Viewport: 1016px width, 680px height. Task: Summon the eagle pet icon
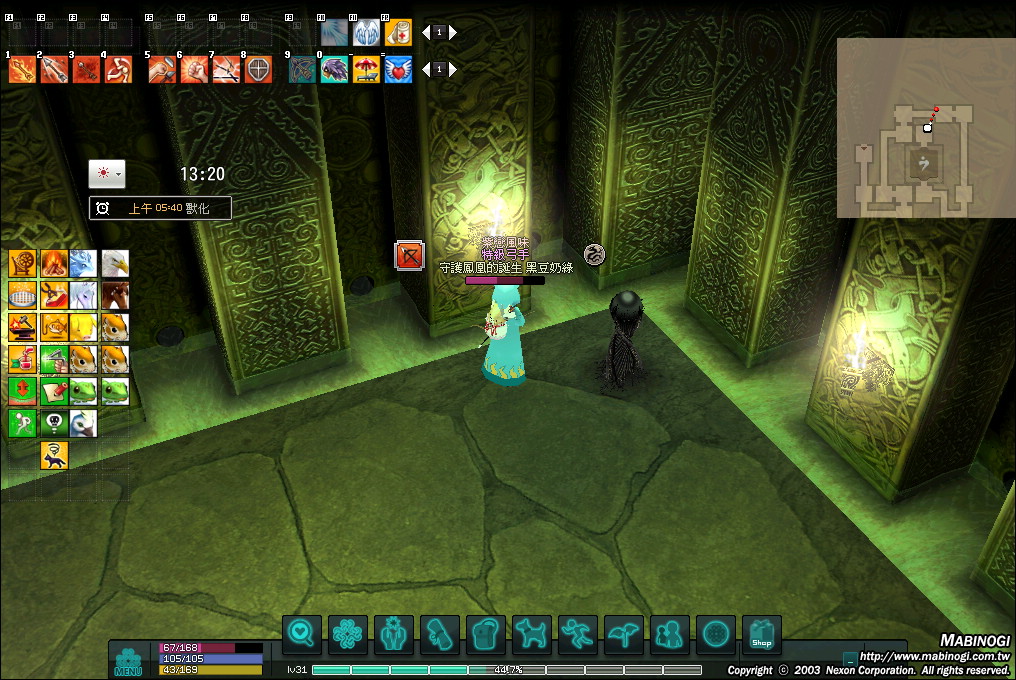click(115, 264)
